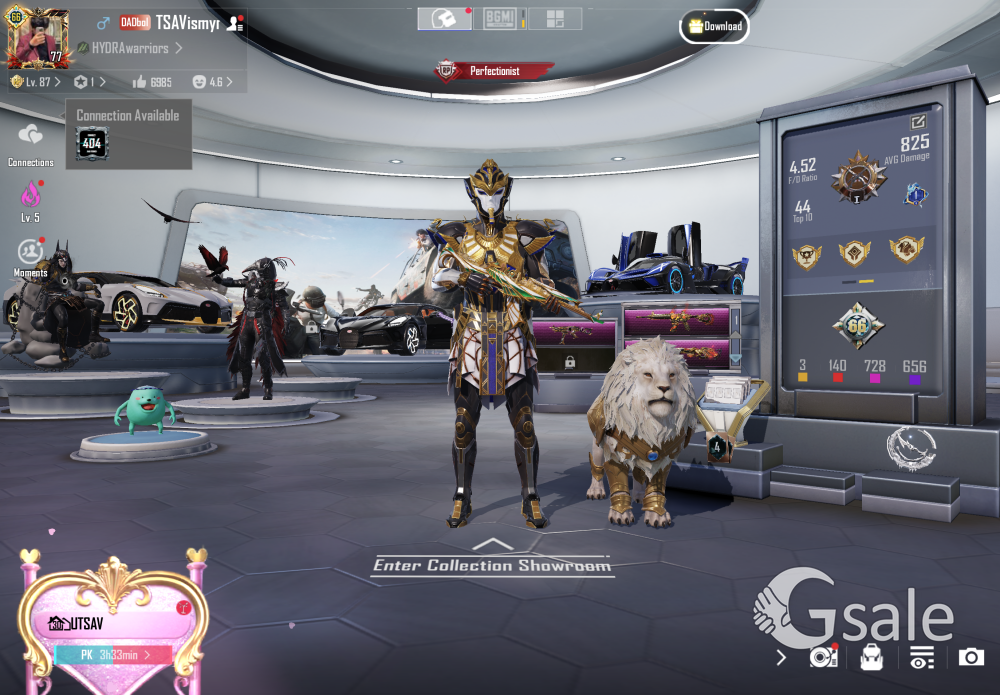Viewport: 1000px width, 695px height.
Task: Open the Moments feed
Action: coord(31,252)
